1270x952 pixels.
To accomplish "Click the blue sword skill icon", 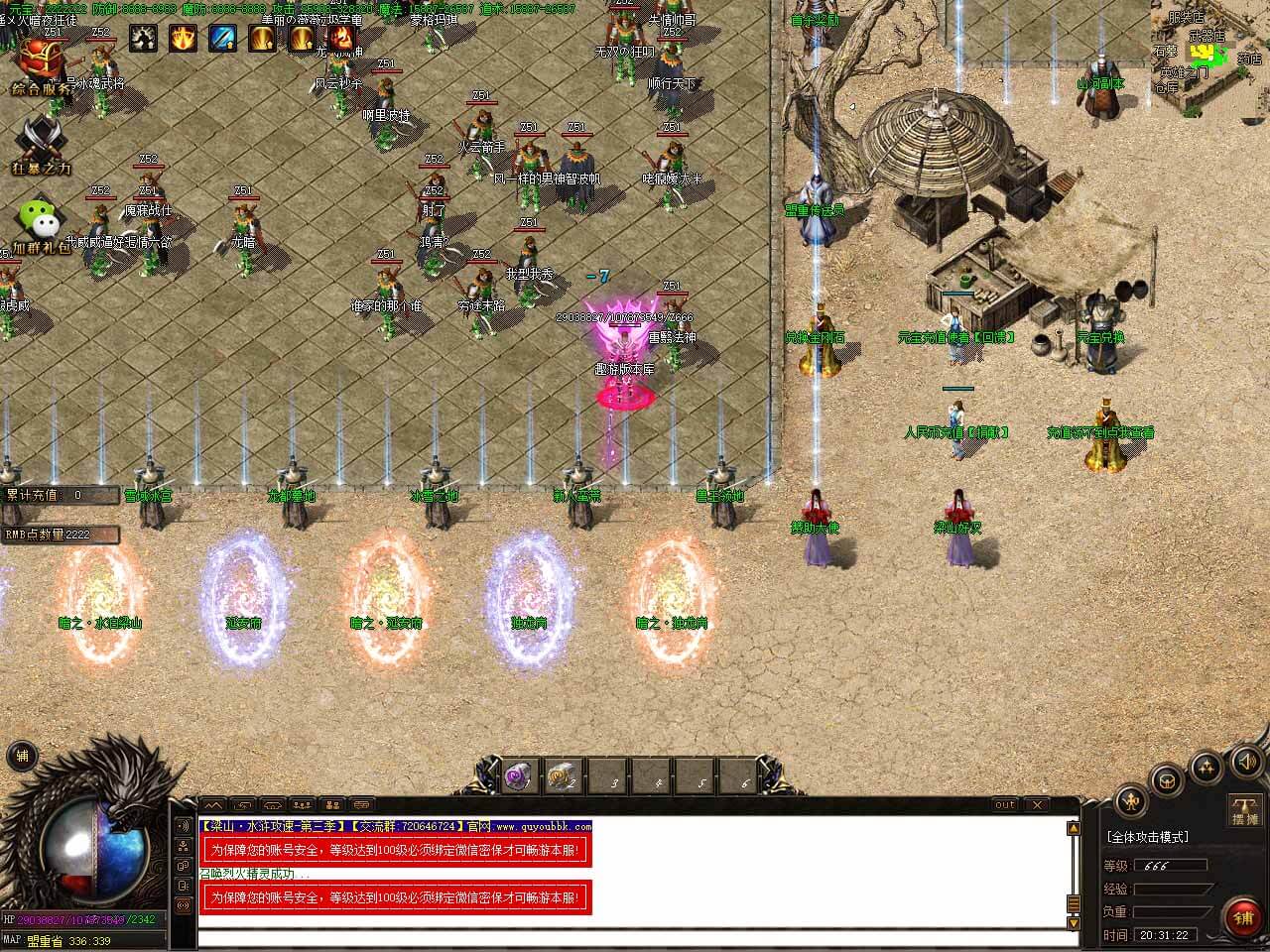I will click(222, 39).
